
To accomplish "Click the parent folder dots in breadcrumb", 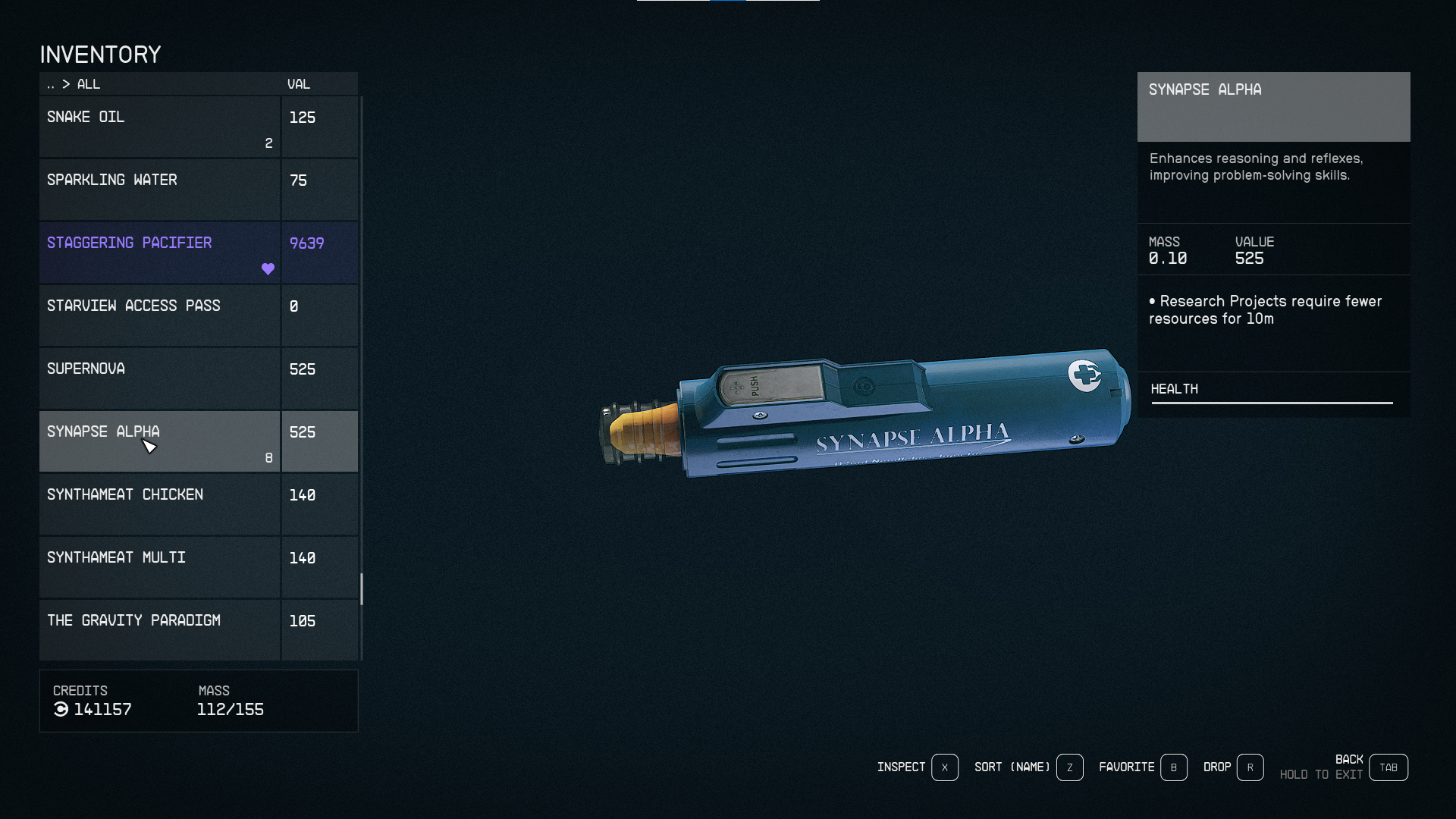I will click(x=52, y=84).
